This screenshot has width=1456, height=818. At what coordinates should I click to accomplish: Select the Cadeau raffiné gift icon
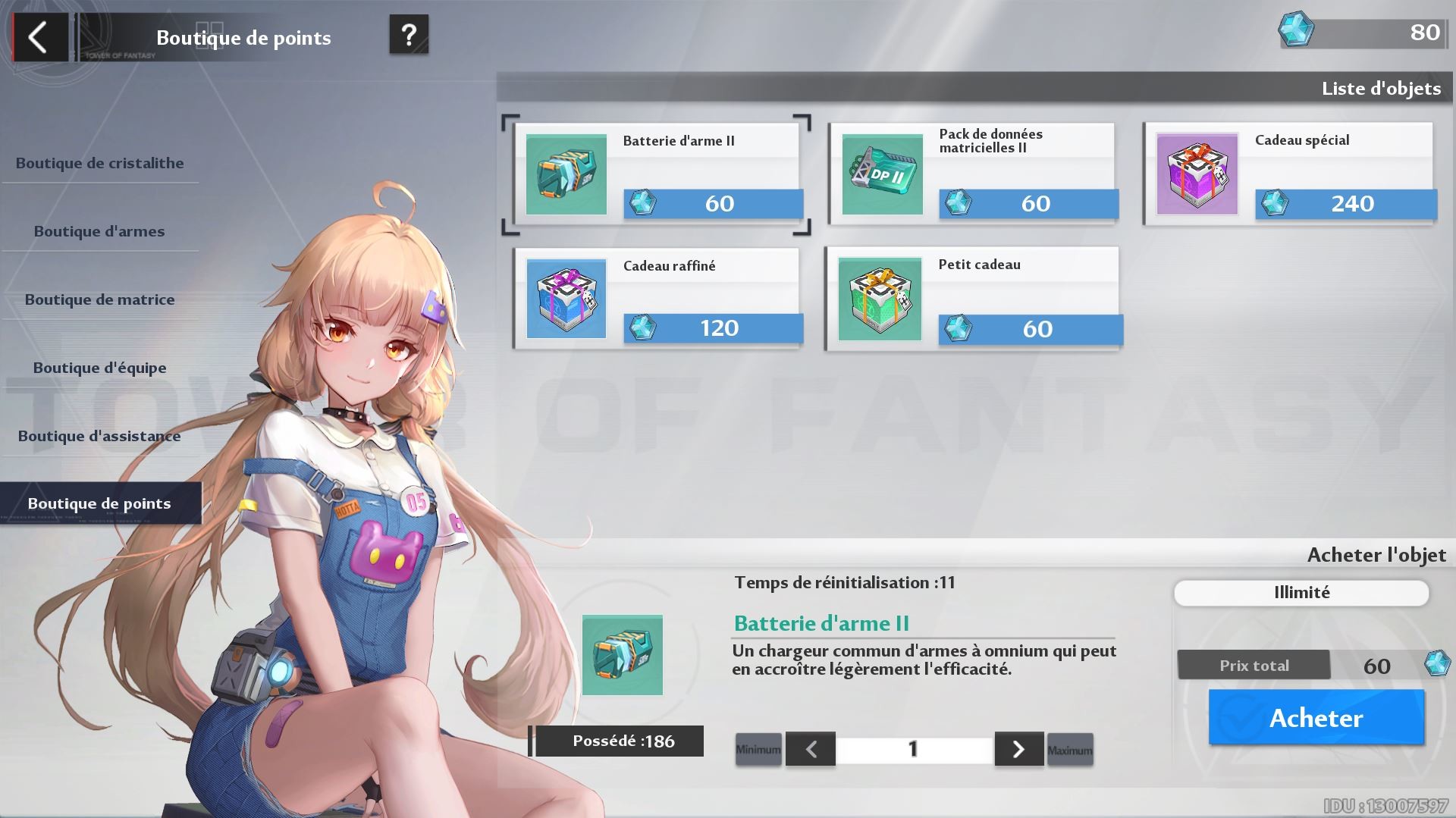tap(566, 299)
